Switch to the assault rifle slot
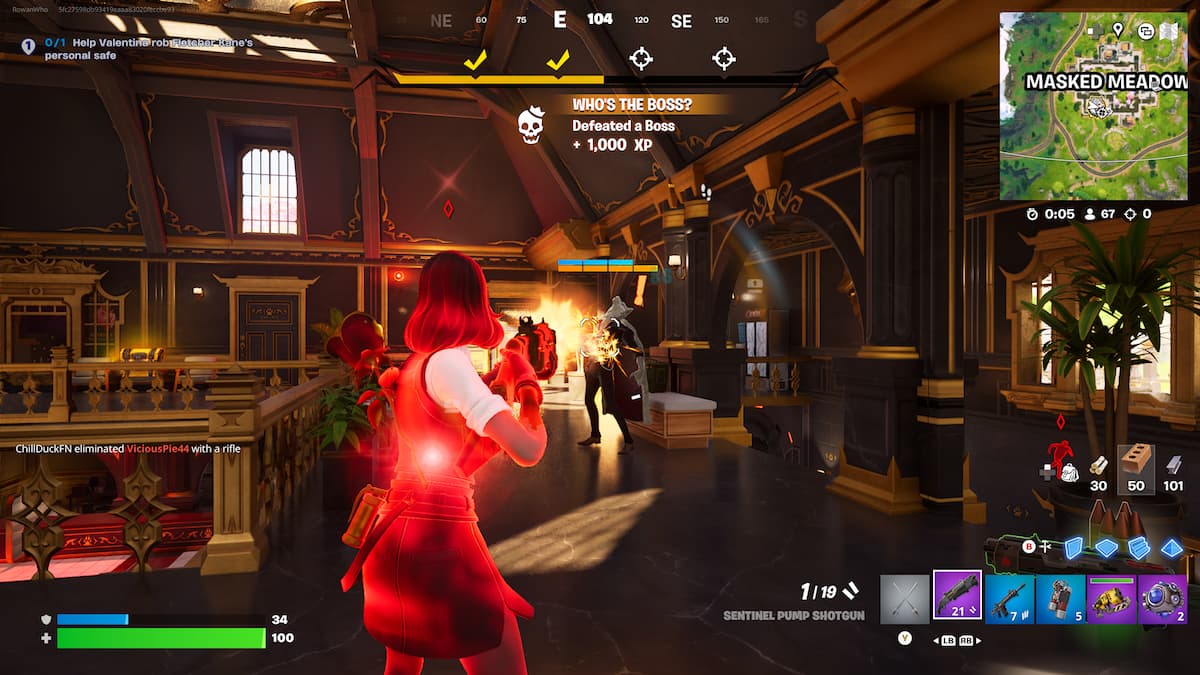This screenshot has width=1200, height=675. click(1009, 599)
